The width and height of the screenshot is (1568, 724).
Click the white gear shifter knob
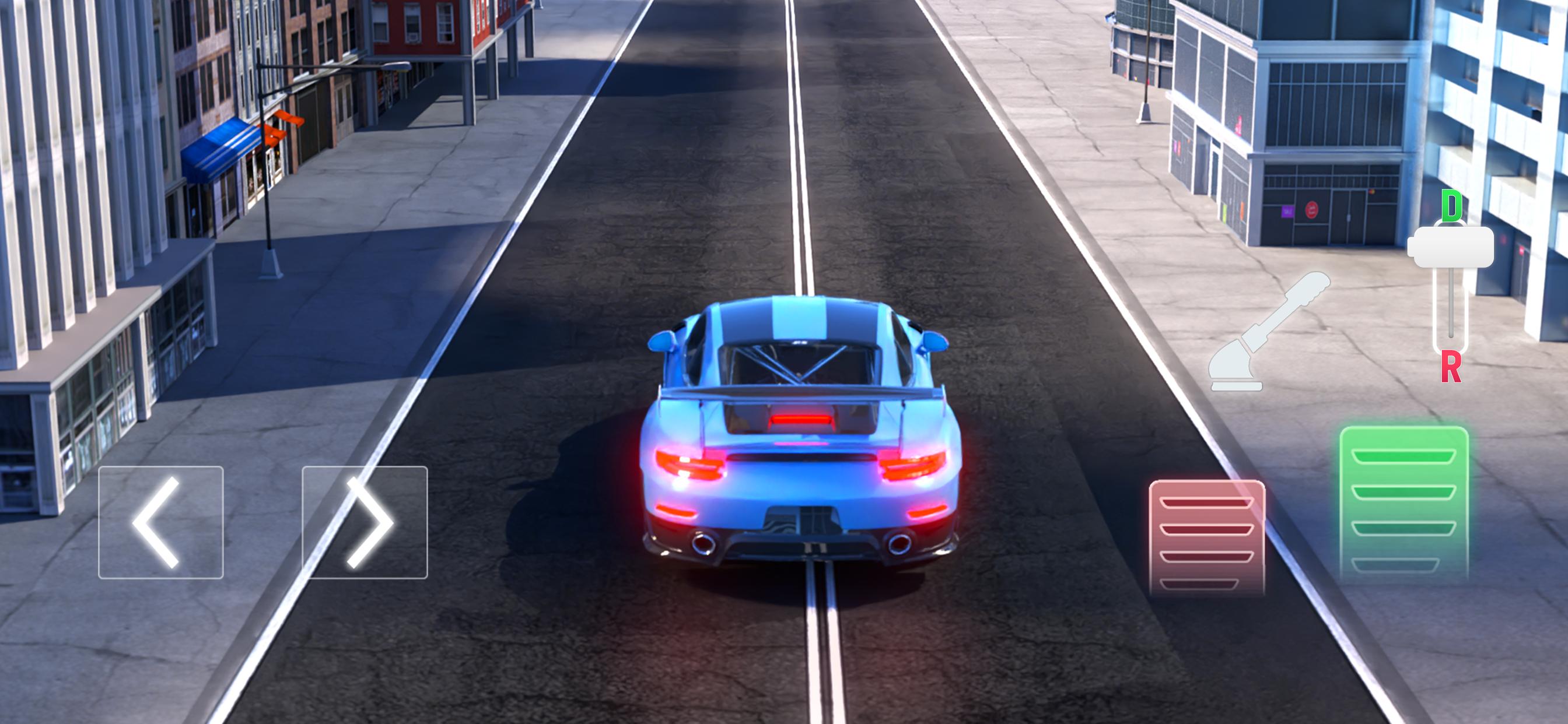1451,247
